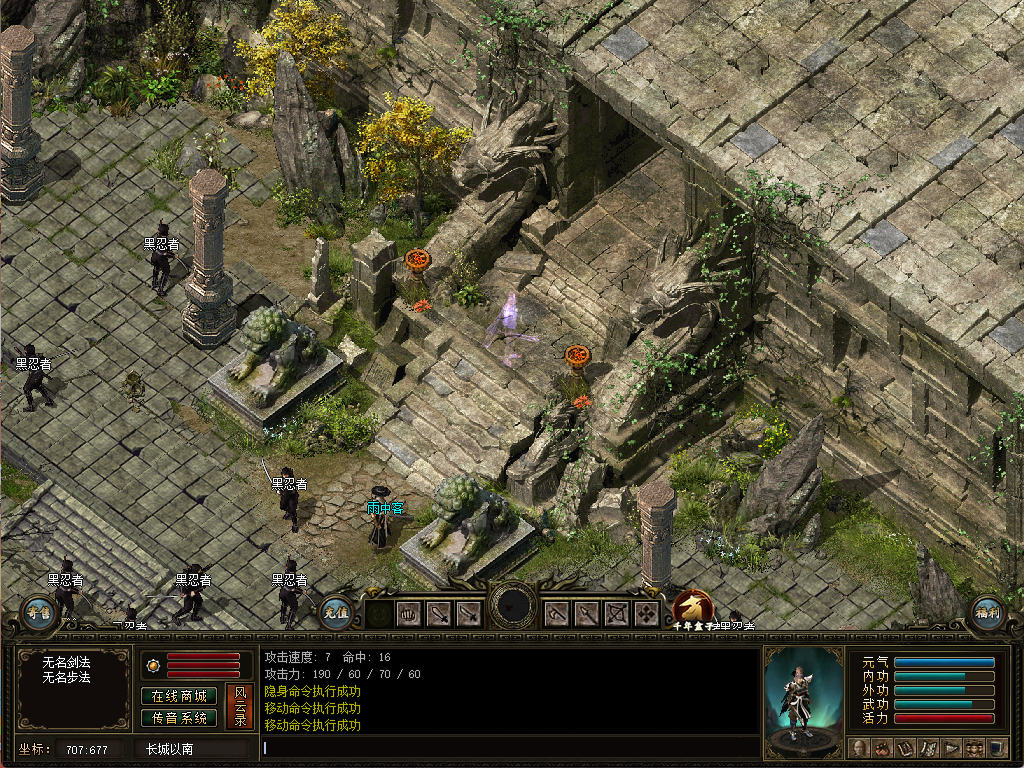
Task: Open the 福利 welfare button
Action: point(986,611)
